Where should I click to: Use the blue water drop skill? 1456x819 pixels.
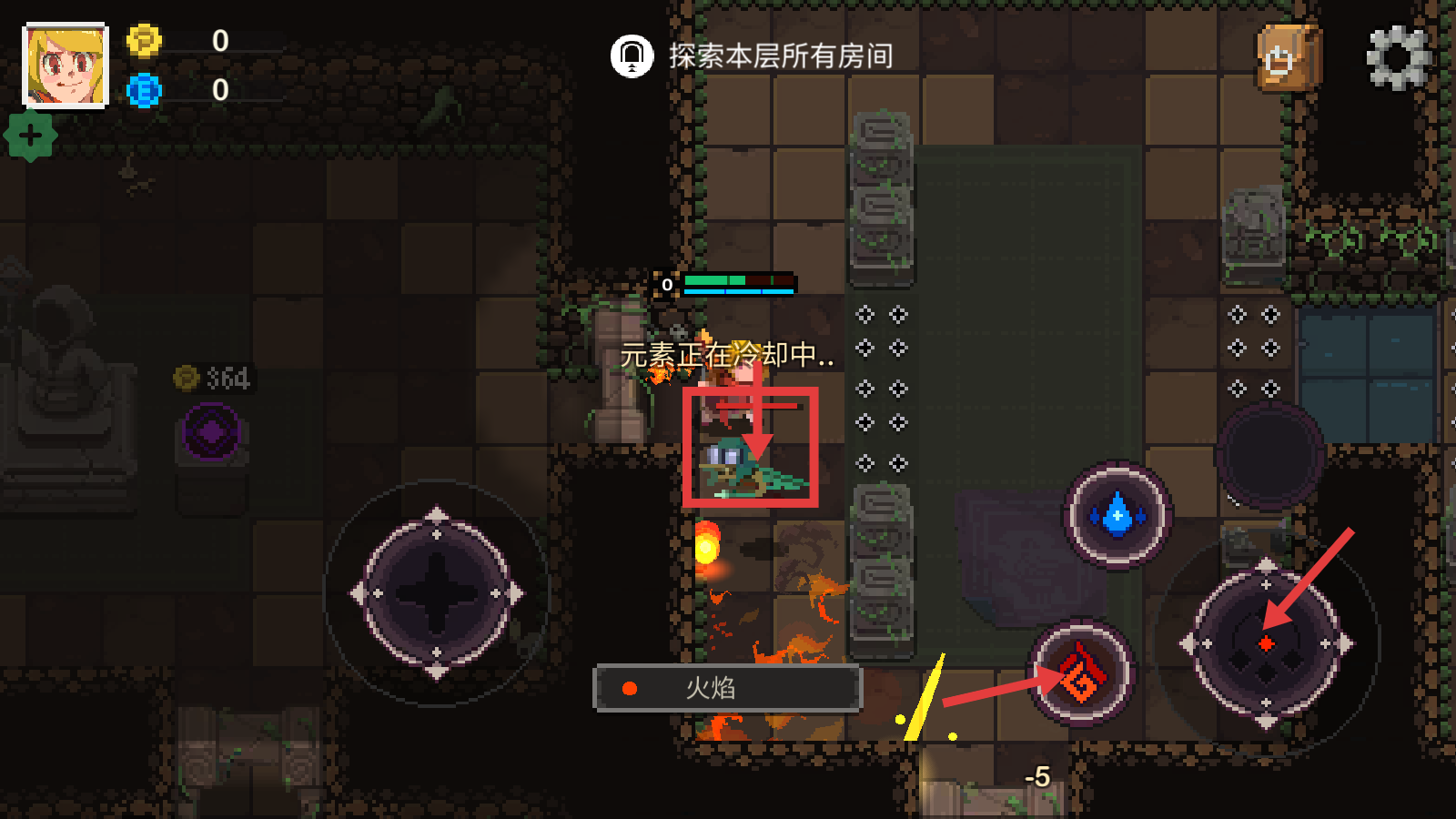pyautogui.click(x=1117, y=515)
